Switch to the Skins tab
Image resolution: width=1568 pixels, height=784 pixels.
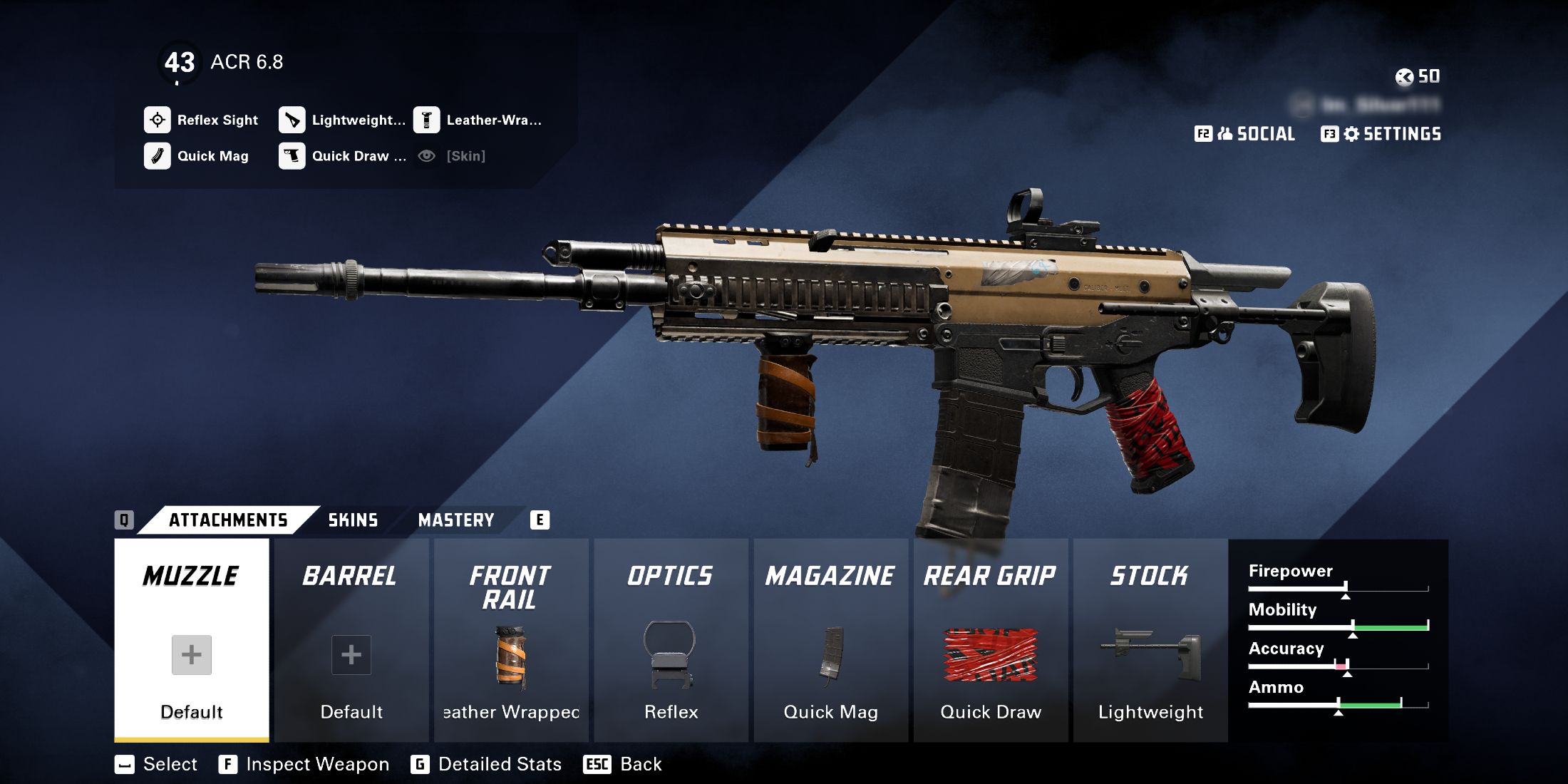tap(353, 520)
